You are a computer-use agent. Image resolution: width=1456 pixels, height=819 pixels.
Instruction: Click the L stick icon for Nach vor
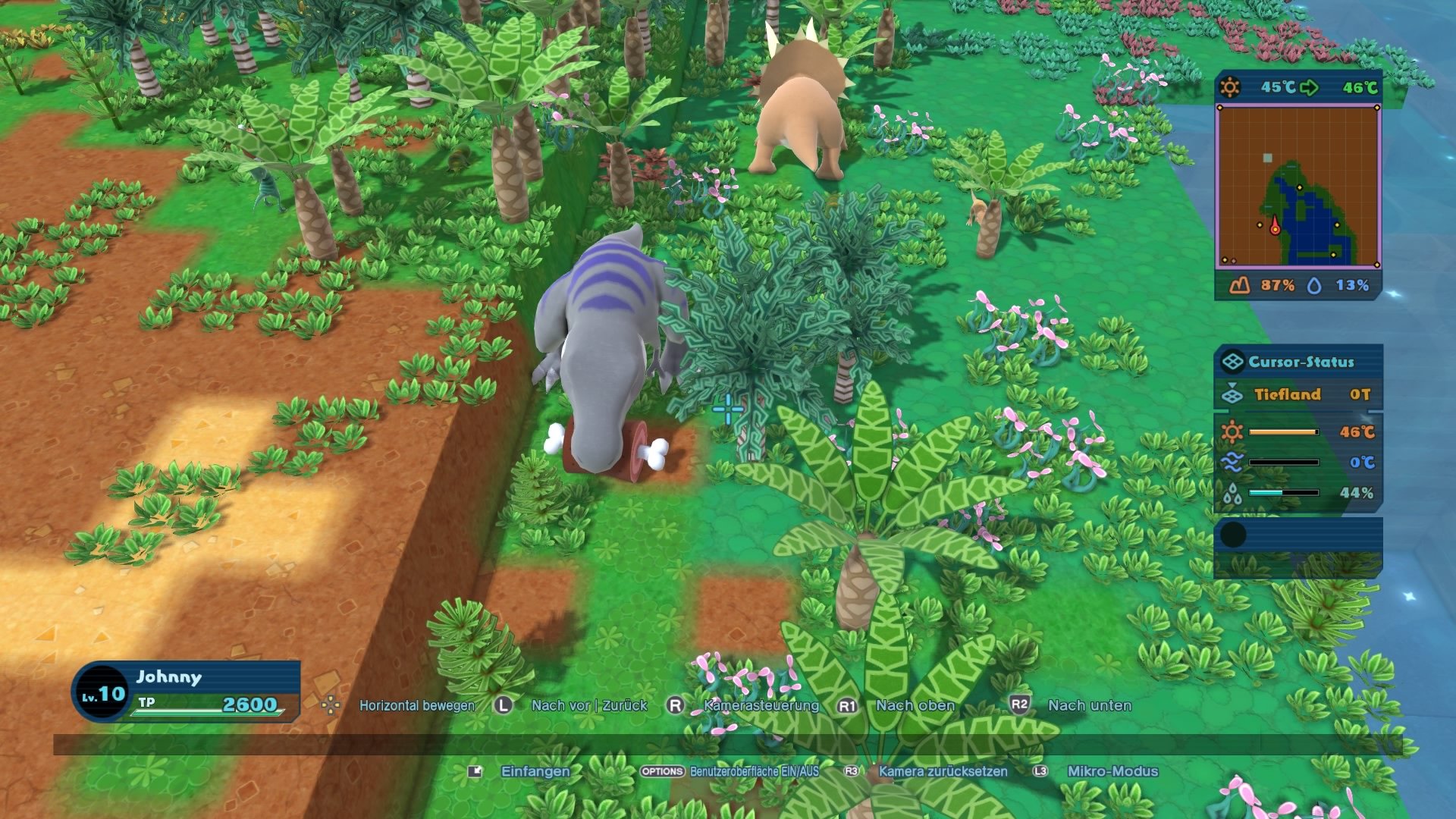501,705
